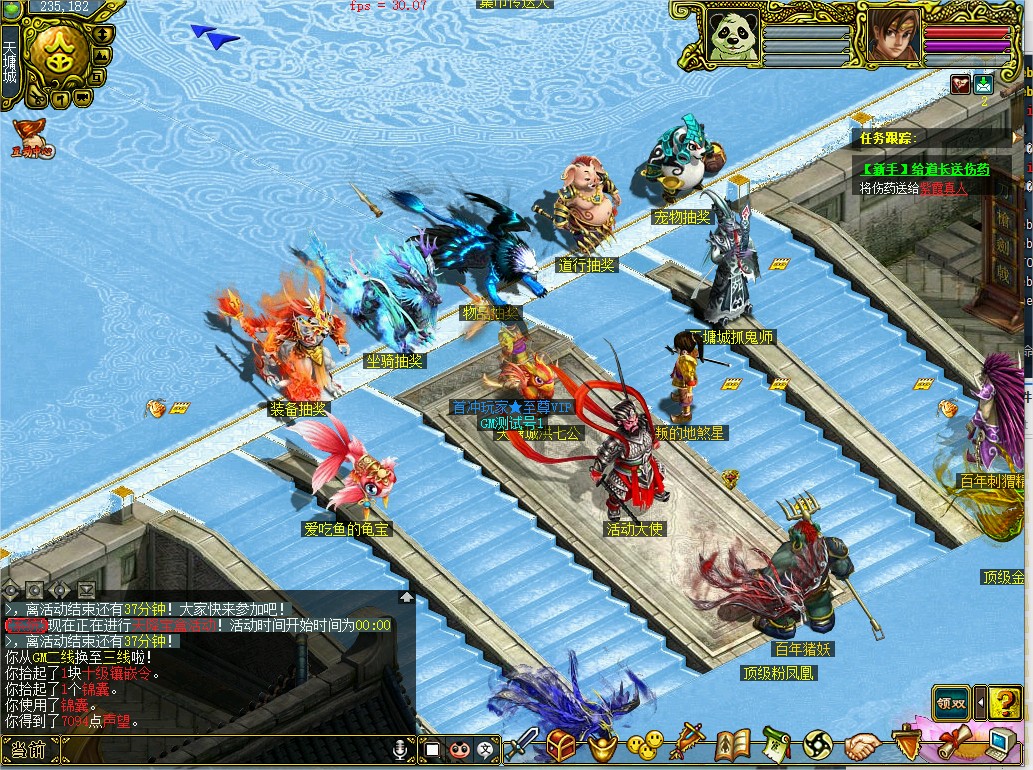Open the 互动中心 interaction center icon
Image resolution: width=1033 pixels, height=770 pixels.
click(x=30, y=138)
